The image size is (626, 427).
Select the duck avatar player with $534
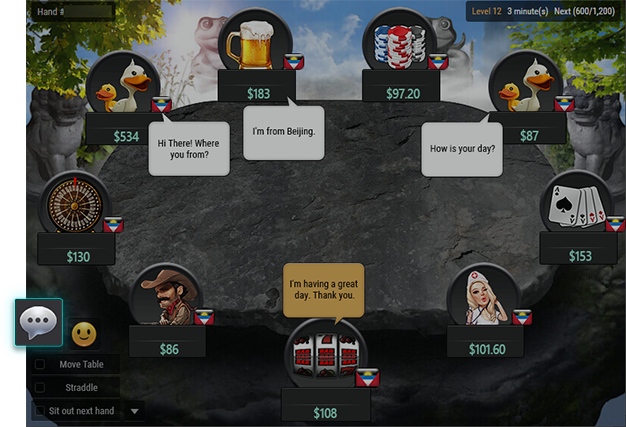tap(124, 87)
